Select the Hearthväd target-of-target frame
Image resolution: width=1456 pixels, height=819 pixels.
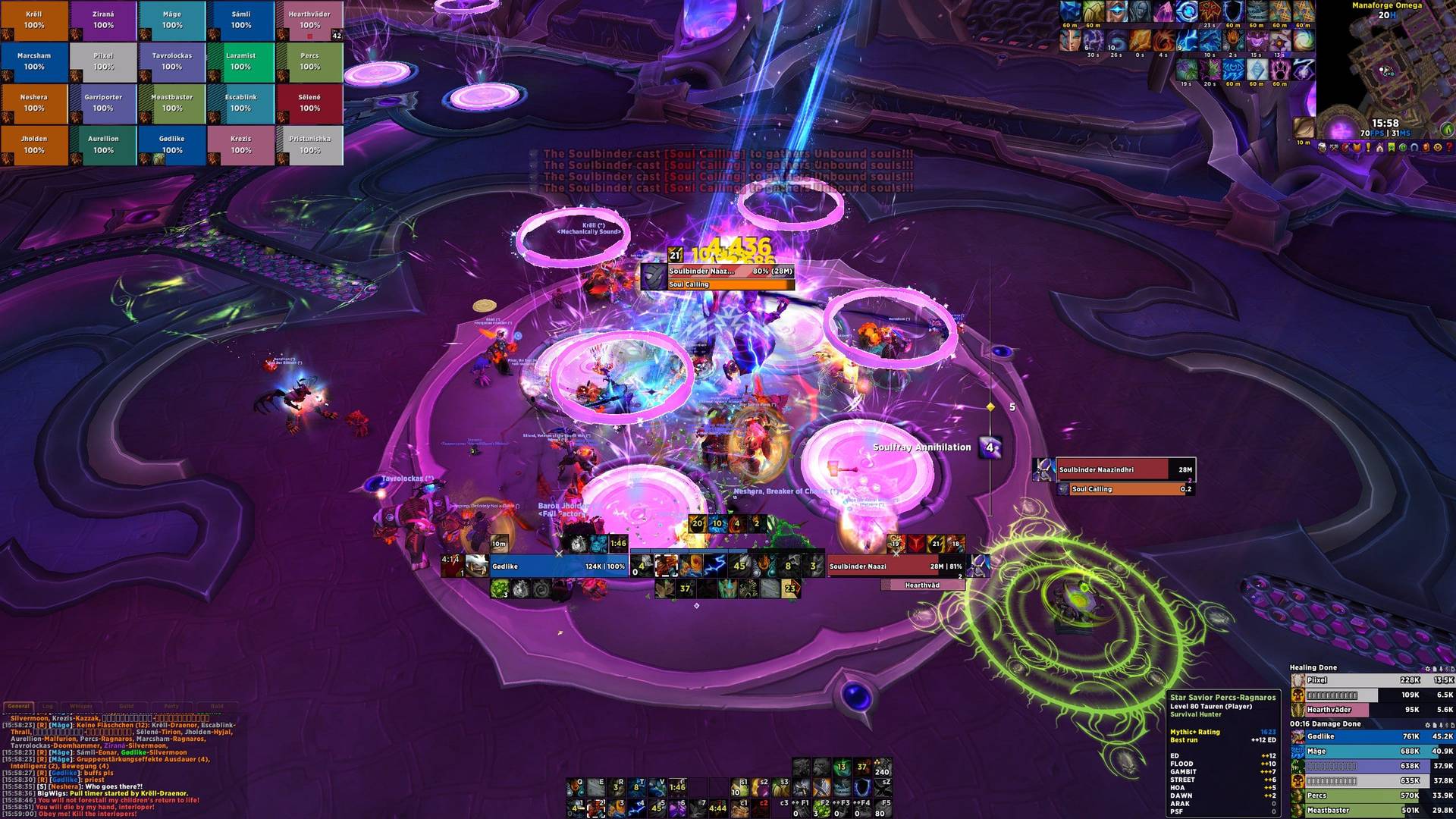pyautogui.click(x=922, y=585)
